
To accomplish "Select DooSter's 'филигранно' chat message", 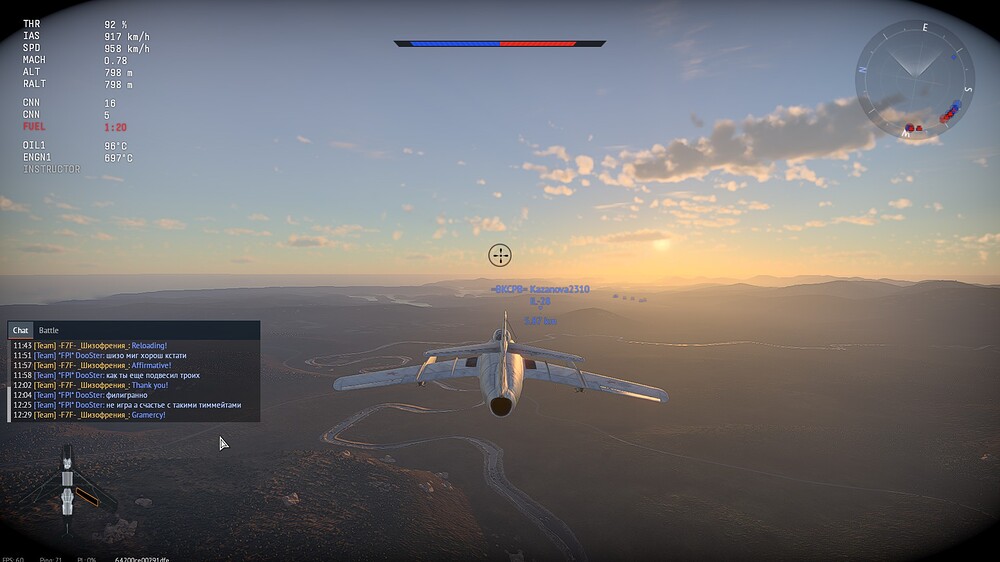I will 121,395.
